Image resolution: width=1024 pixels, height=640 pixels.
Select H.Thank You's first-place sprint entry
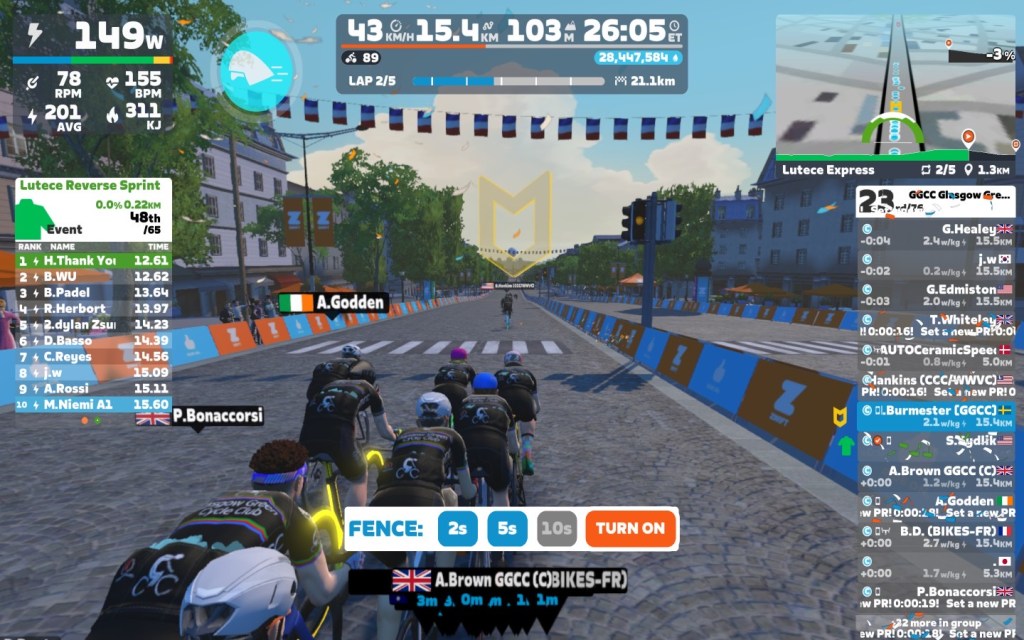coord(93,260)
